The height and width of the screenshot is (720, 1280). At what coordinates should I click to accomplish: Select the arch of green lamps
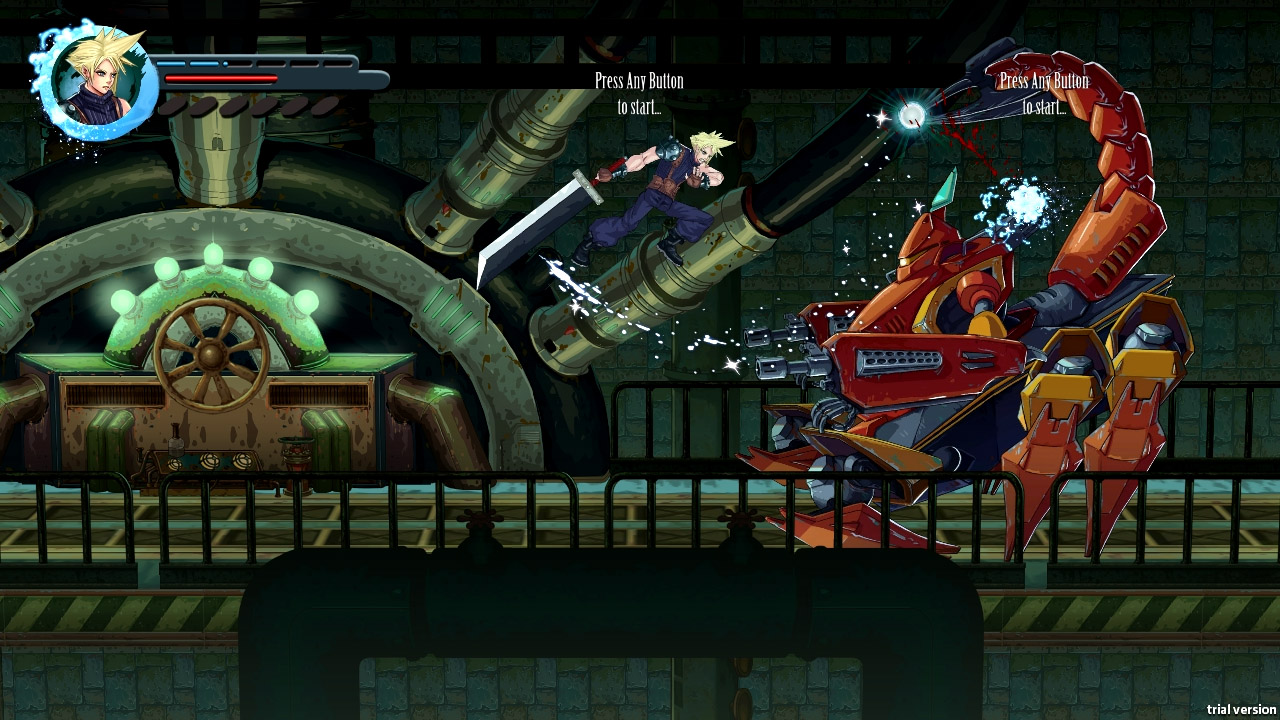point(212,253)
